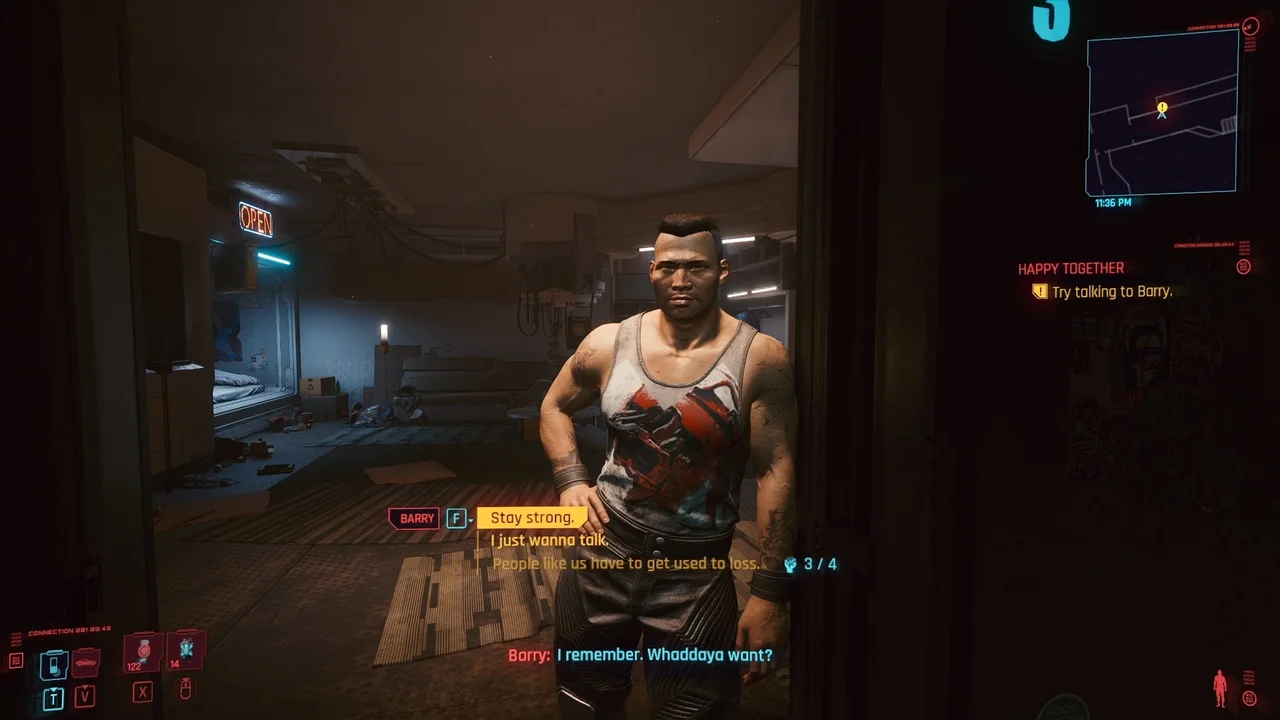Screen dimensions: 1280x720
Task: Choose the Stay strong dialogue option
Action: pos(531,517)
